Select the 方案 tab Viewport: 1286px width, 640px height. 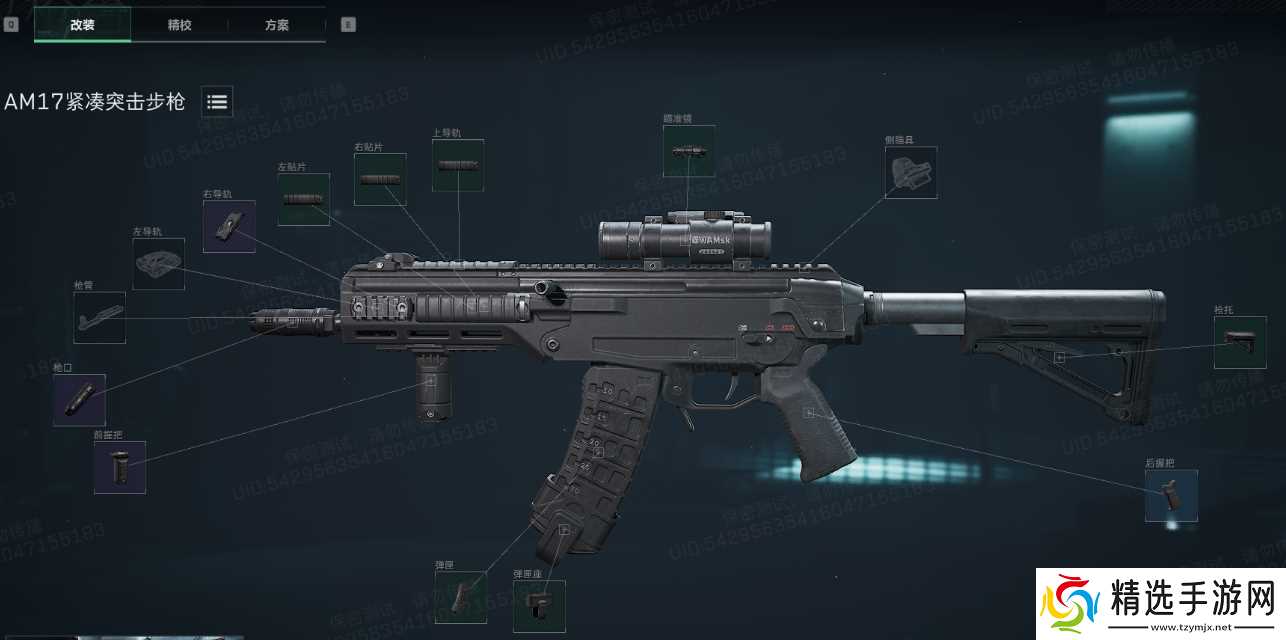277,25
